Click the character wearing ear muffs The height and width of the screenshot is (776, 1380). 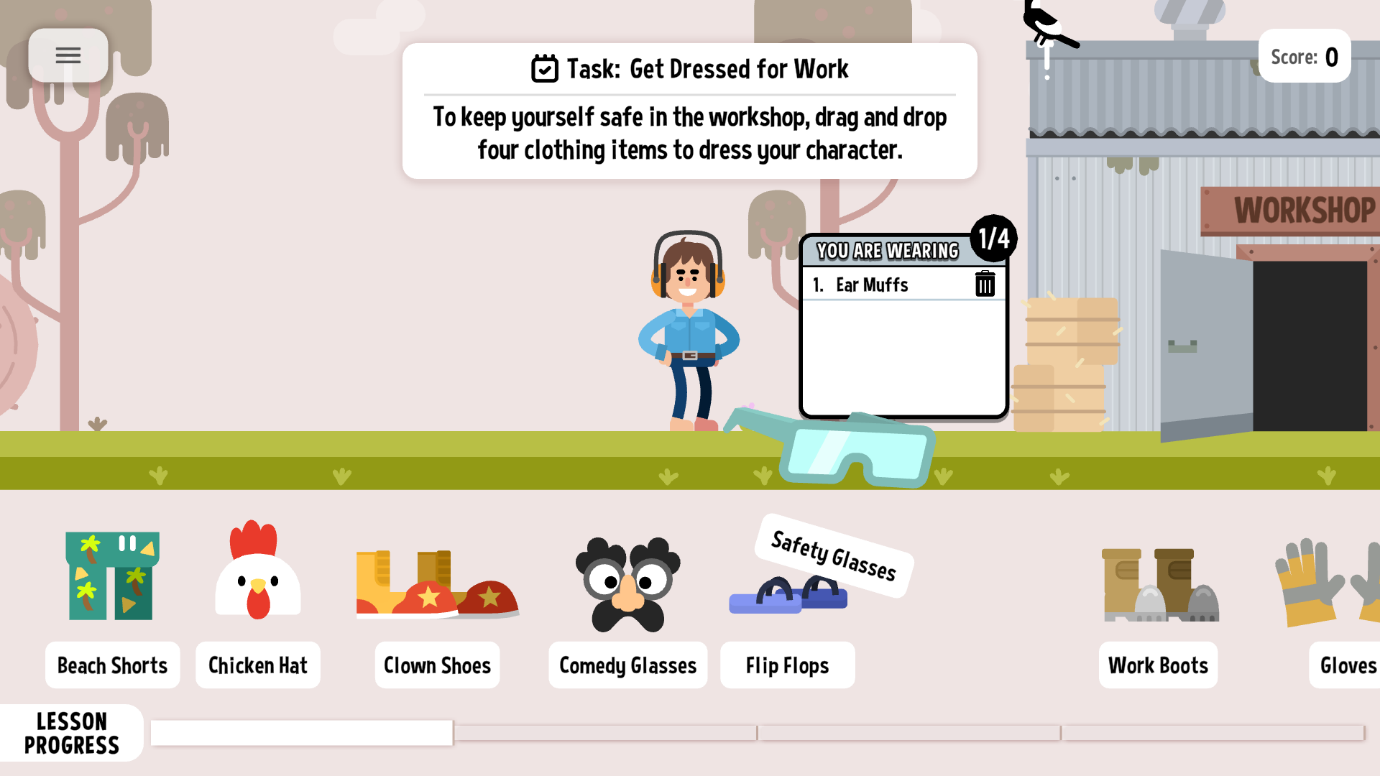(x=690, y=330)
